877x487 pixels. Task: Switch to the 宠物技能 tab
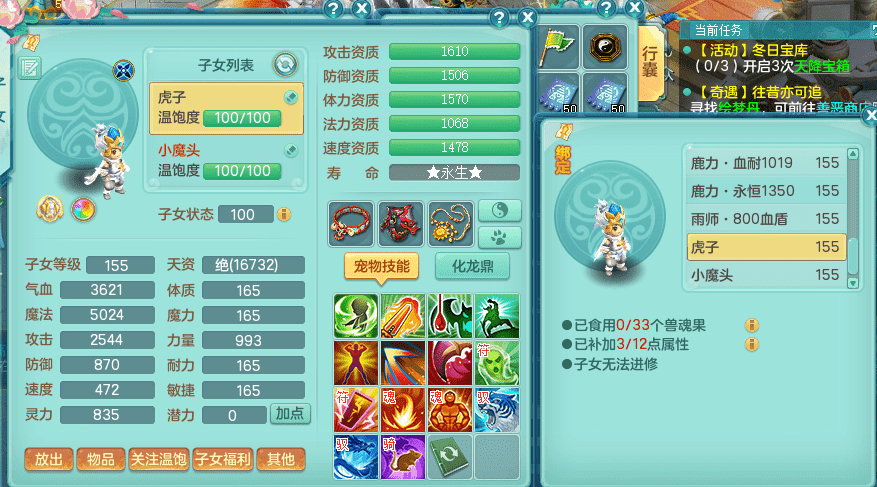click(380, 266)
